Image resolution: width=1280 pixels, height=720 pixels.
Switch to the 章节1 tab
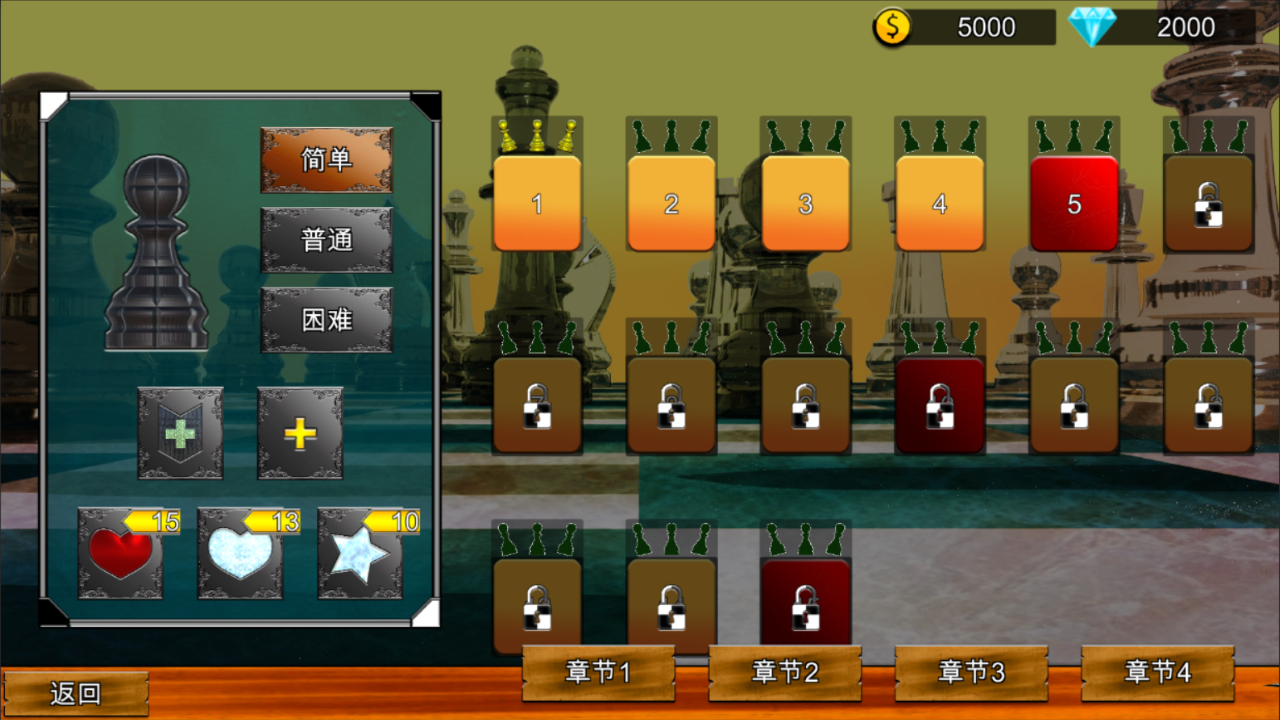coord(597,673)
